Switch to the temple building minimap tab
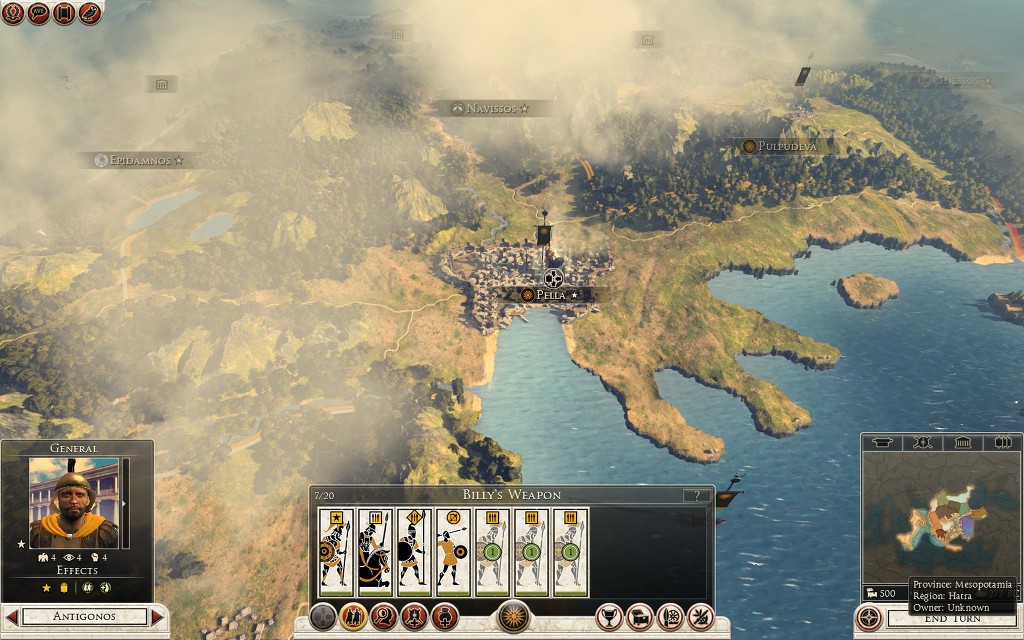Image resolution: width=1024 pixels, height=640 pixels. click(961, 442)
